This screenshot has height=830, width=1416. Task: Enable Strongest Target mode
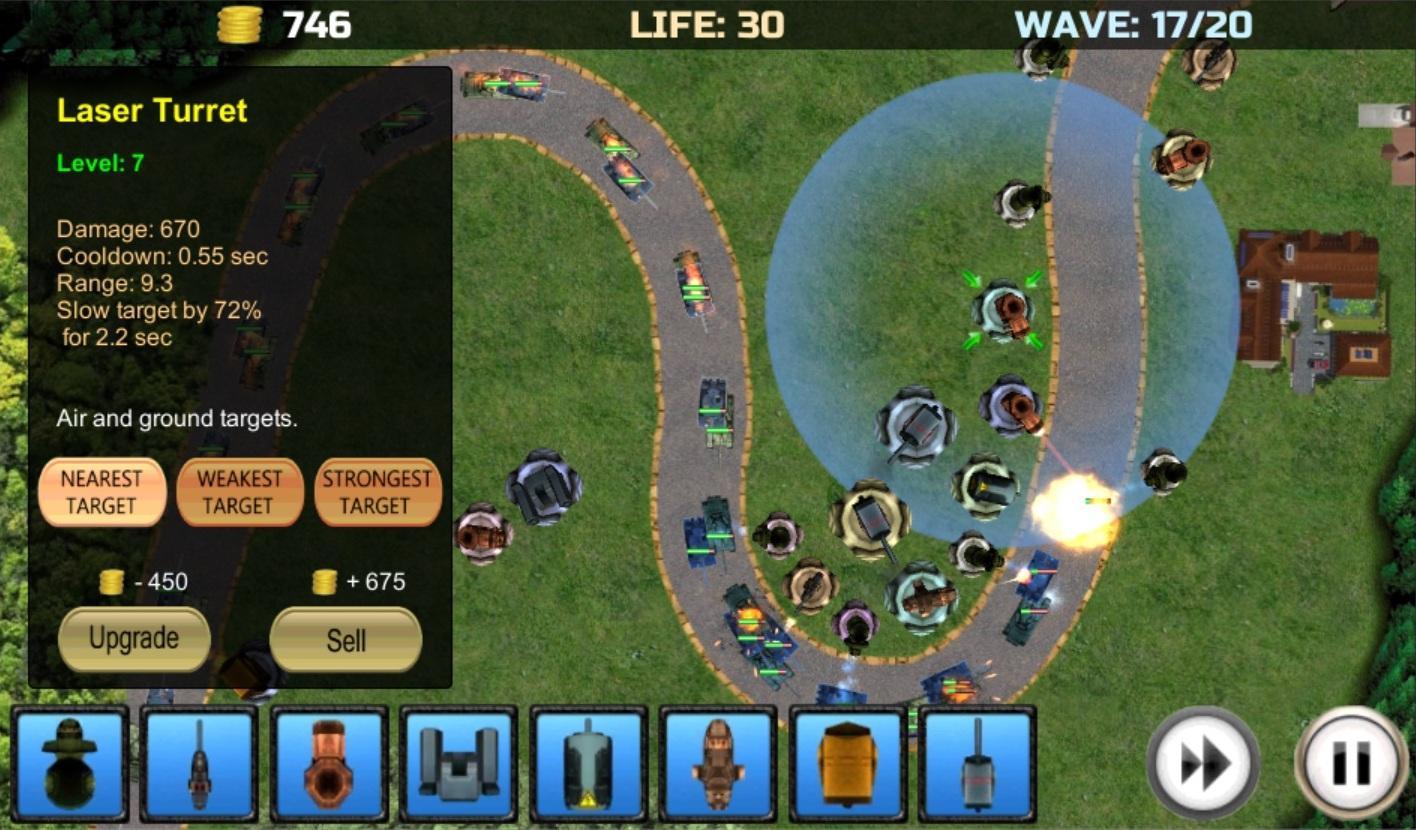tap(377, 491)
